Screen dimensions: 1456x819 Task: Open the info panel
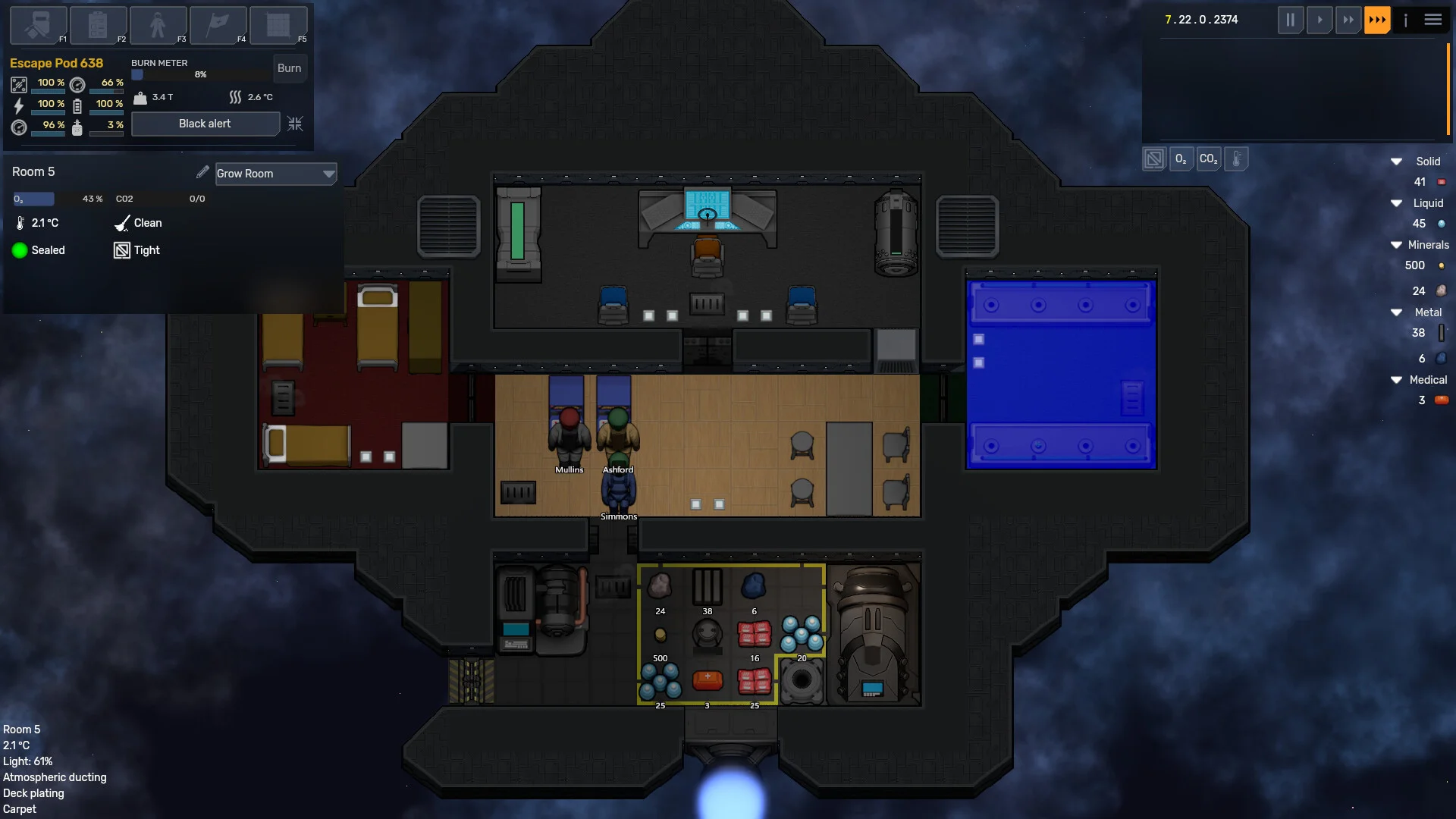1405,20
